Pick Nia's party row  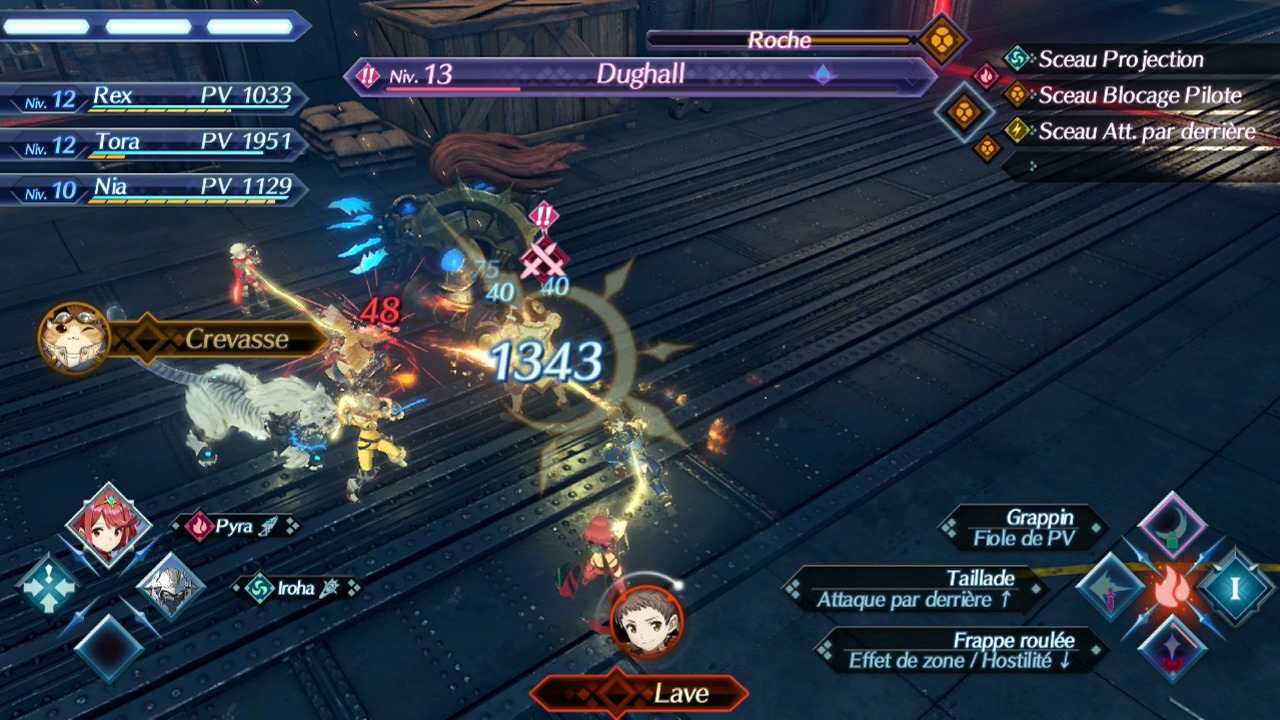click(155, 188)
